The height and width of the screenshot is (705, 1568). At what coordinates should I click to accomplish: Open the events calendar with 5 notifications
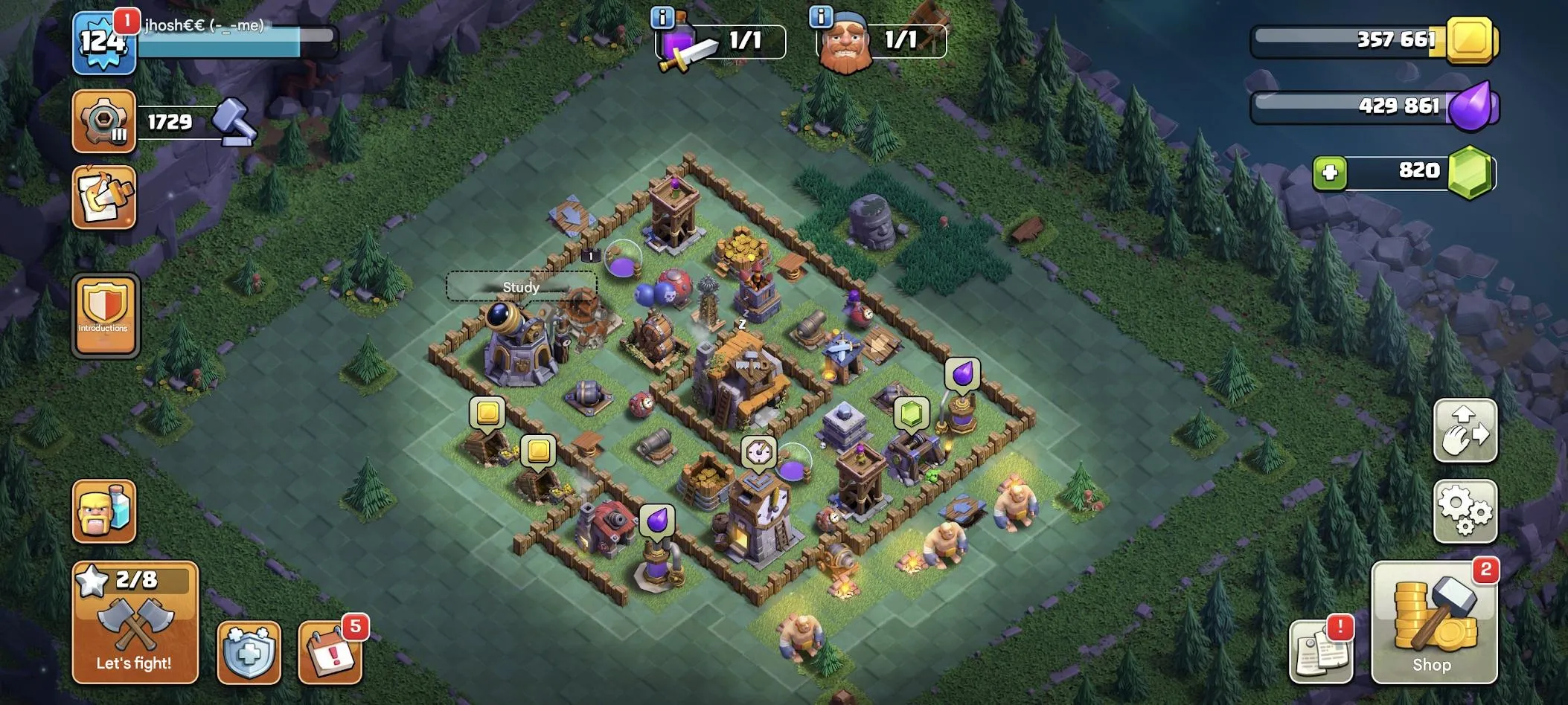pos(327,654)
